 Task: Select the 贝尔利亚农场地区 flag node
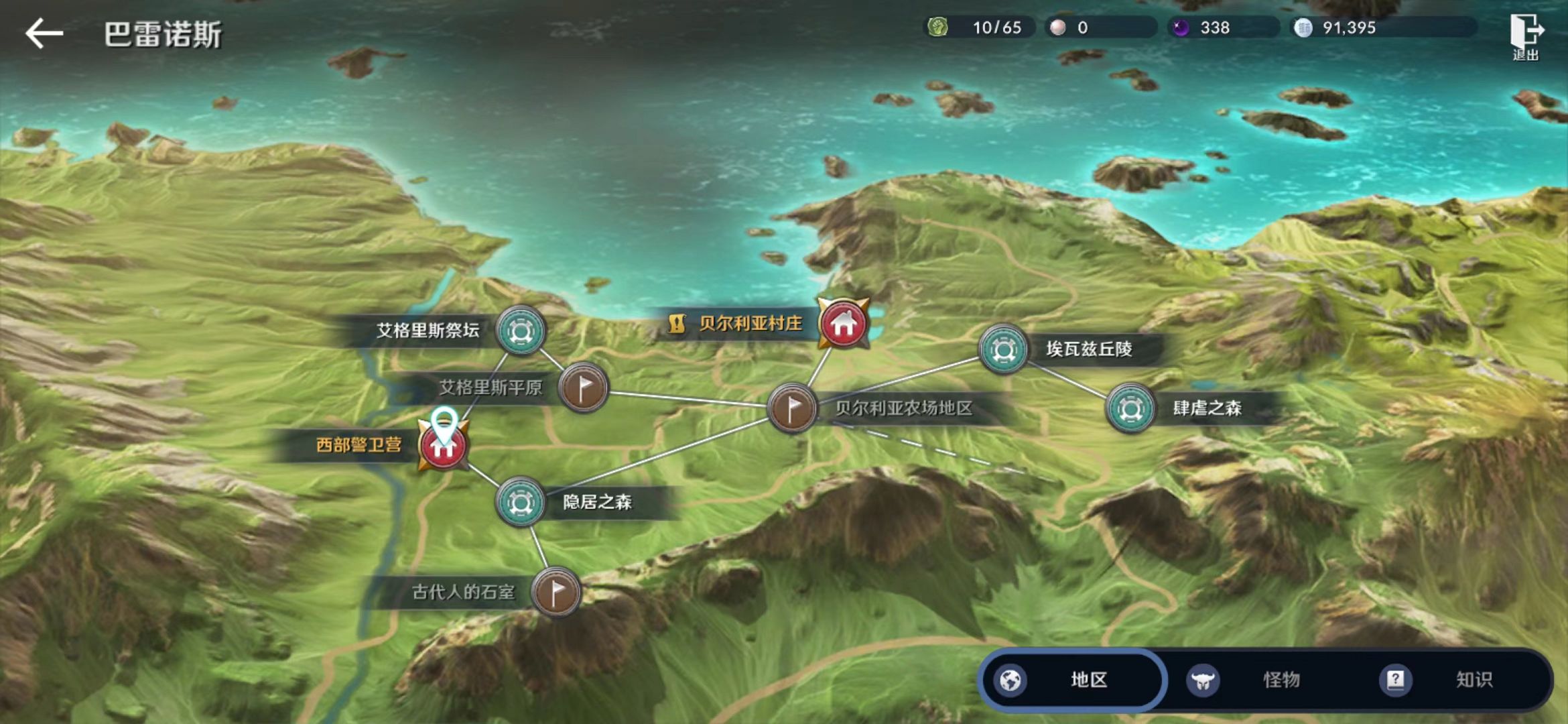[x=791, y=408]
